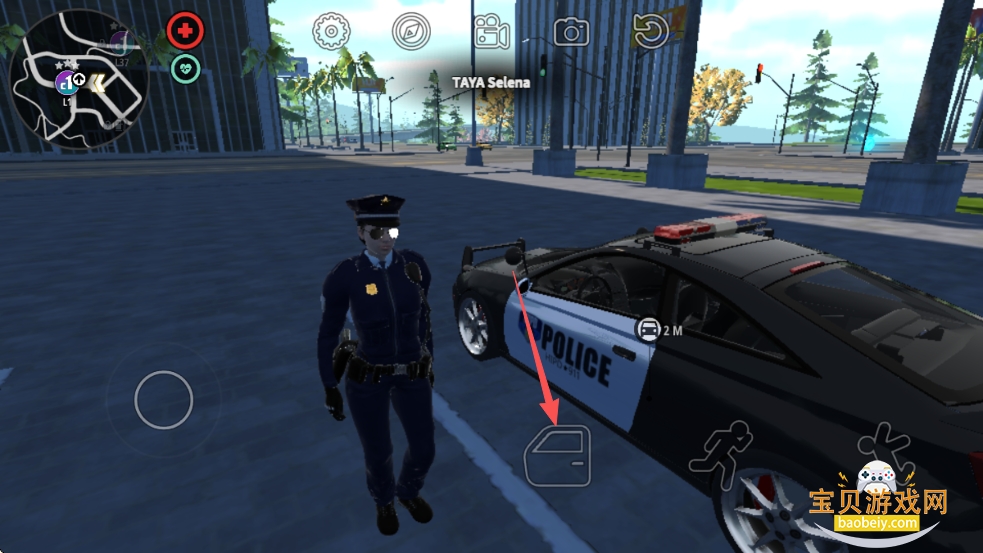Image resolution: width=983 pixels, height=553 pixels.
Task: Tap the car door enter-vehicle button
Action: (x=557, y=456)
